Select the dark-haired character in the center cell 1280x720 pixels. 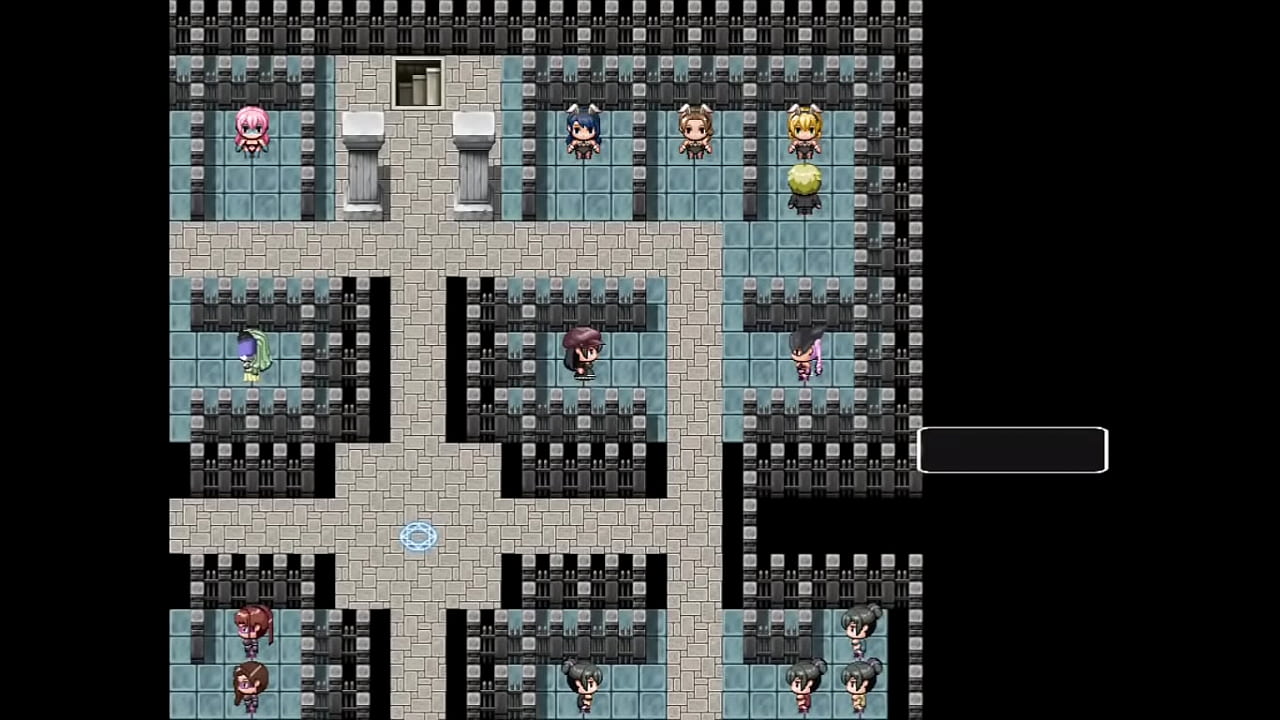click(x=585, y=352)
